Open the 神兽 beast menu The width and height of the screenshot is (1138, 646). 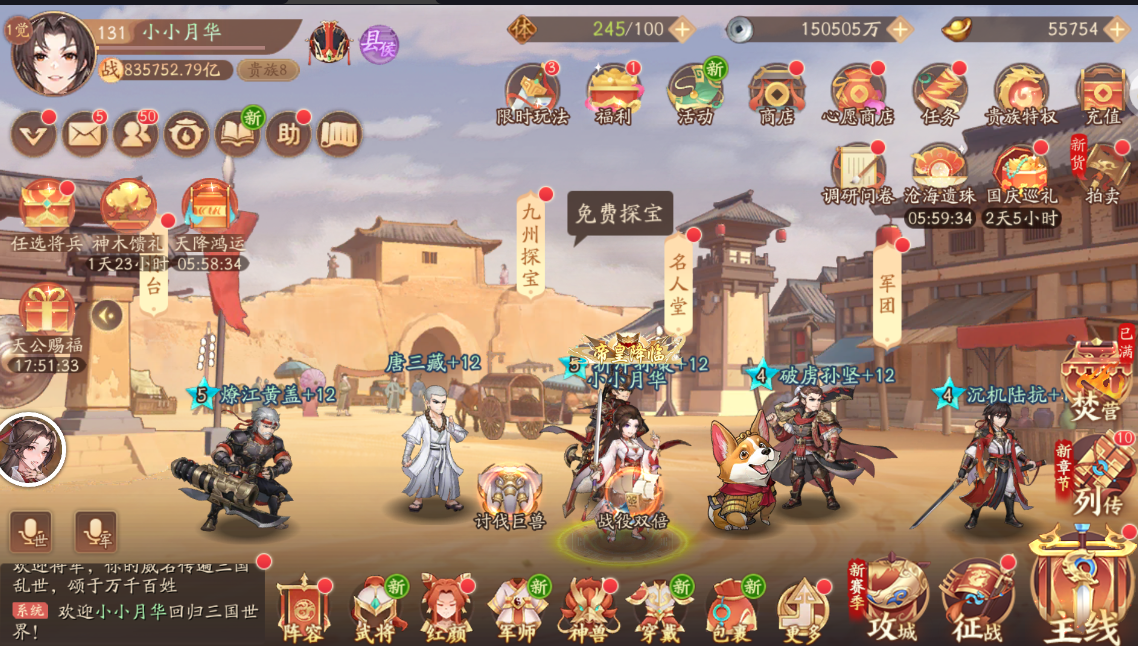point(587,607)
